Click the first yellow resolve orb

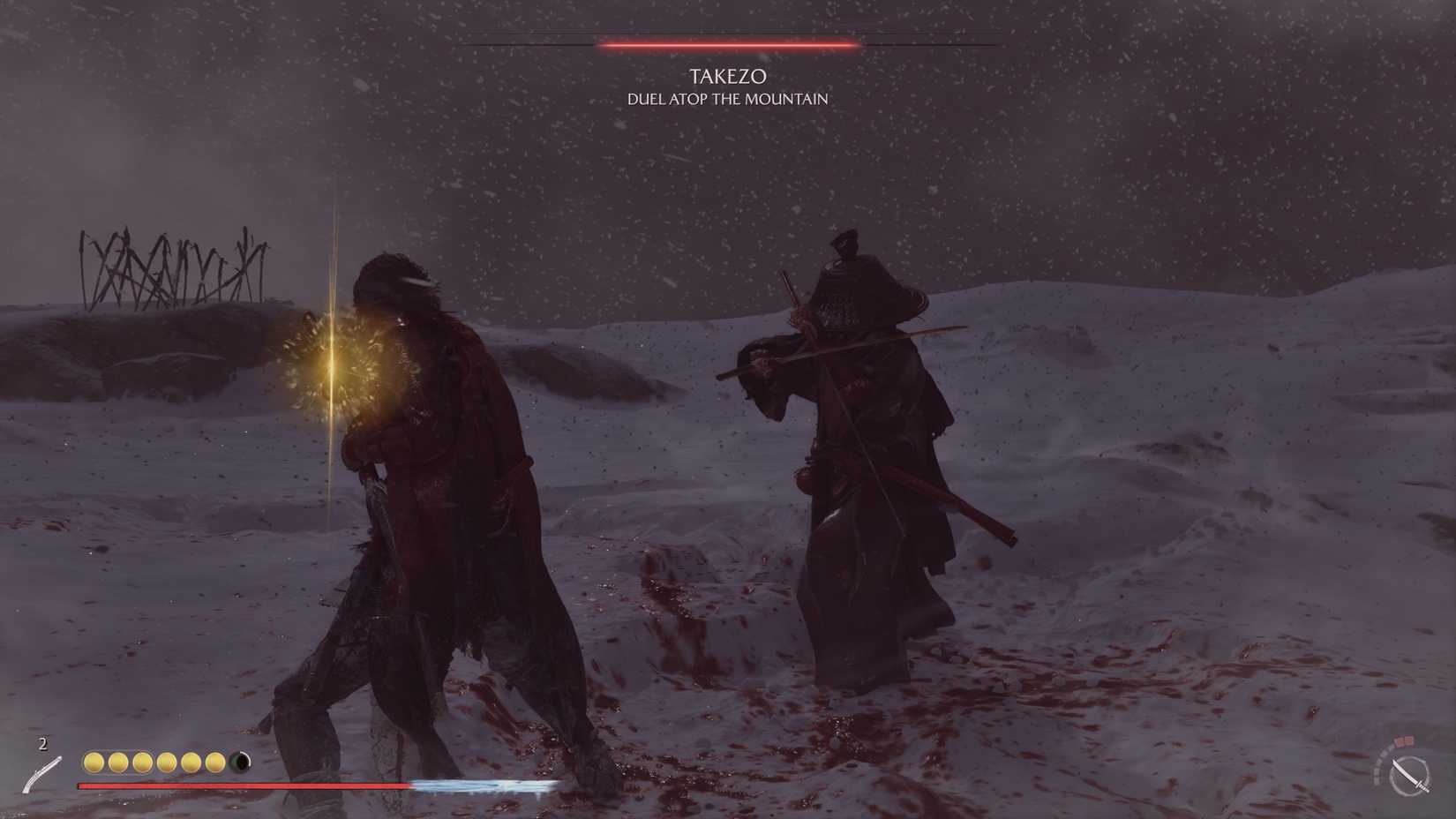click(x=94, y=762)
